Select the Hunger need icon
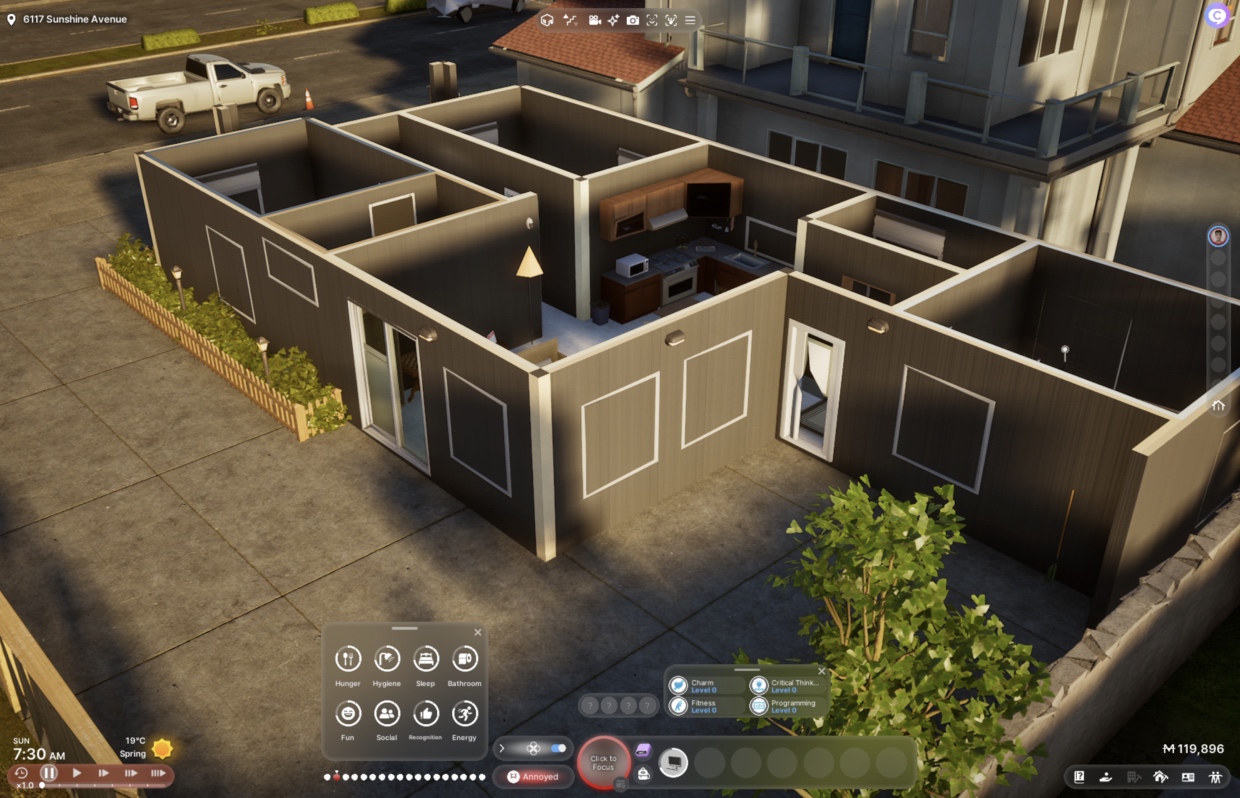 click(348, 659)
